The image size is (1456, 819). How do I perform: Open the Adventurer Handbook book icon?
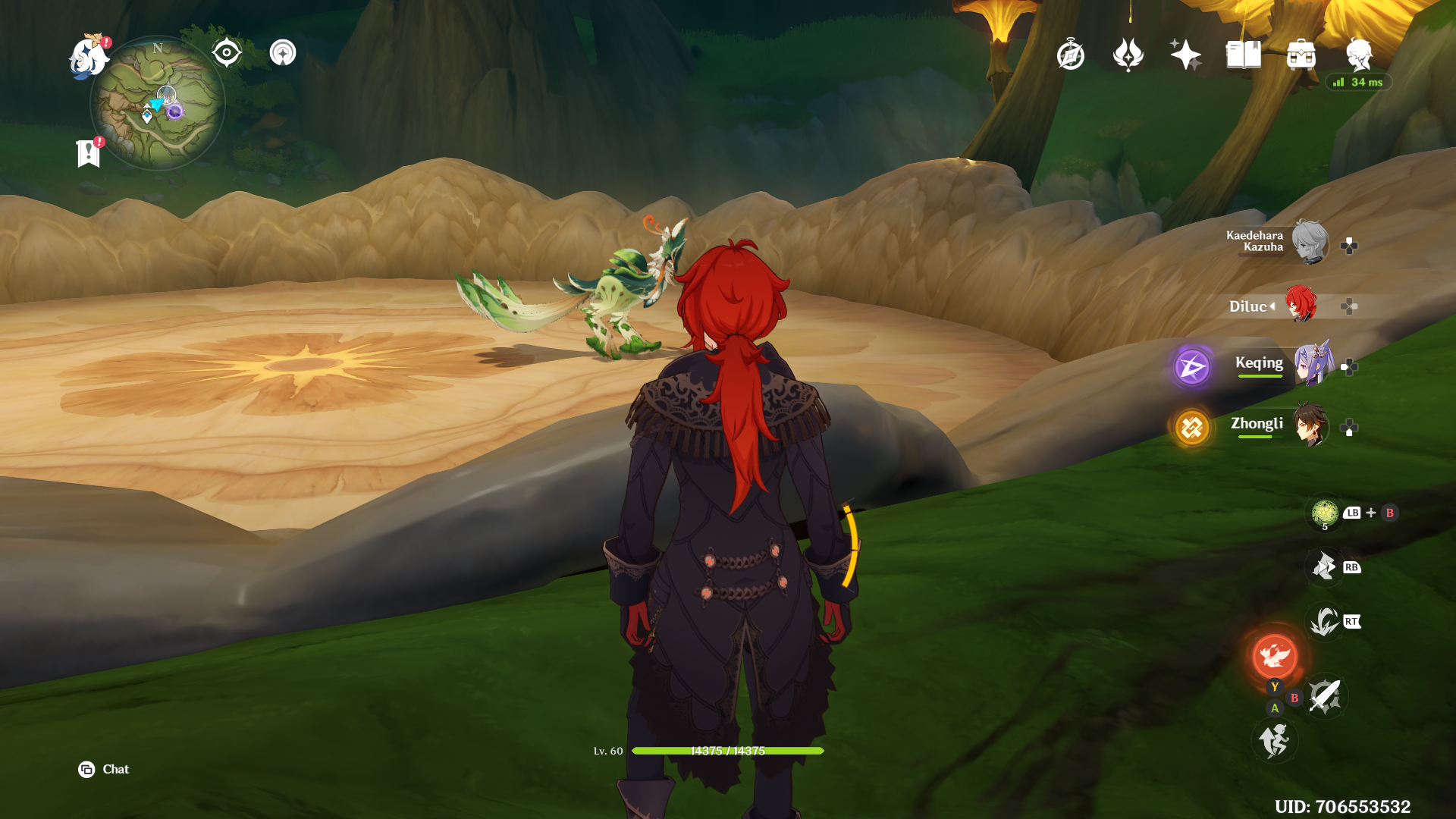point(1244,55)
